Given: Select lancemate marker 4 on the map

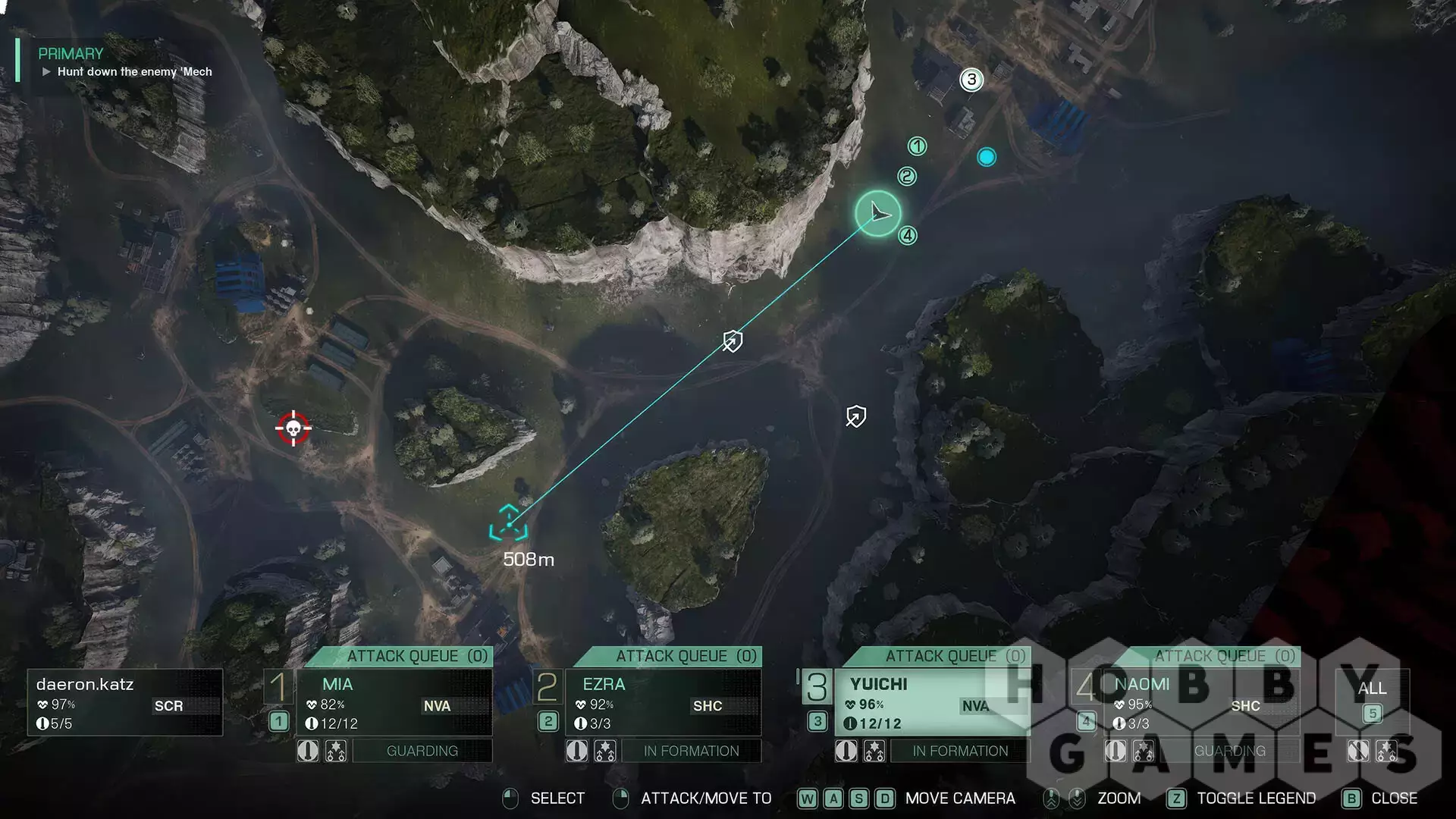Looking at the screenshot, I should point(908,236).
